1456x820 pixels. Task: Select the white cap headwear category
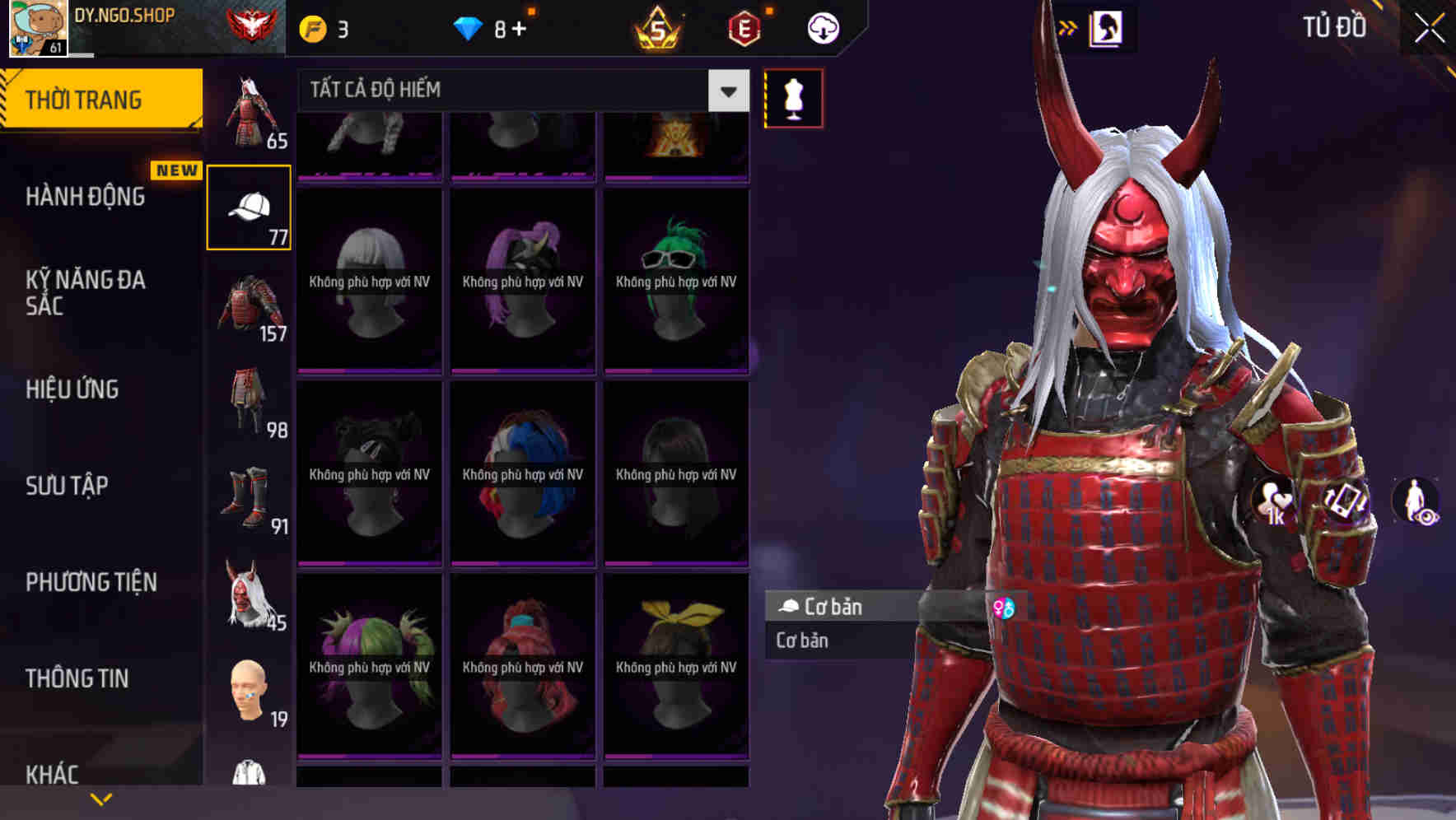pyautogui.click(x=249, y=206)
